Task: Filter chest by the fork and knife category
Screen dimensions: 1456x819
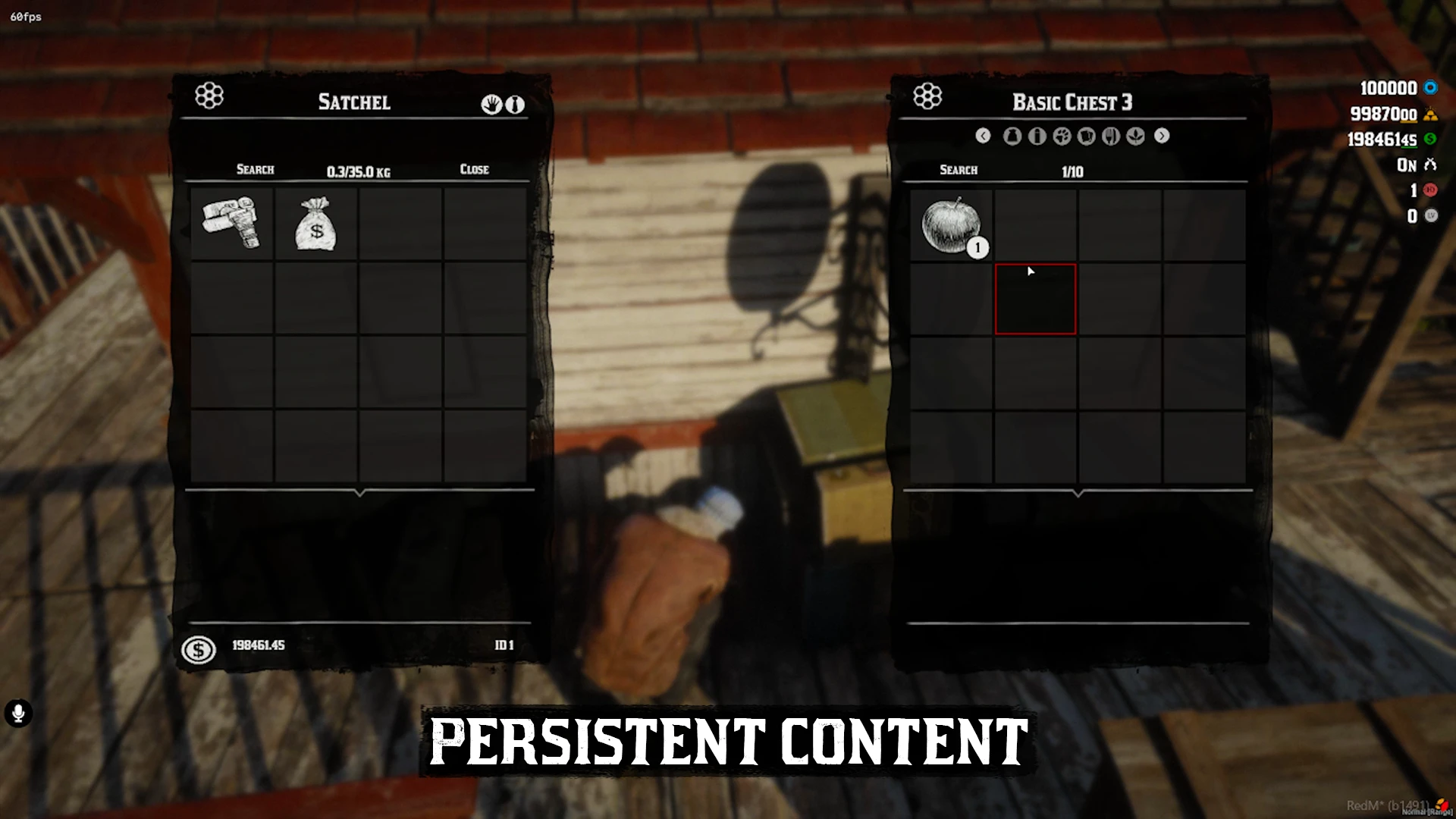Action: pyautogui.click(x=1111, y=136)
